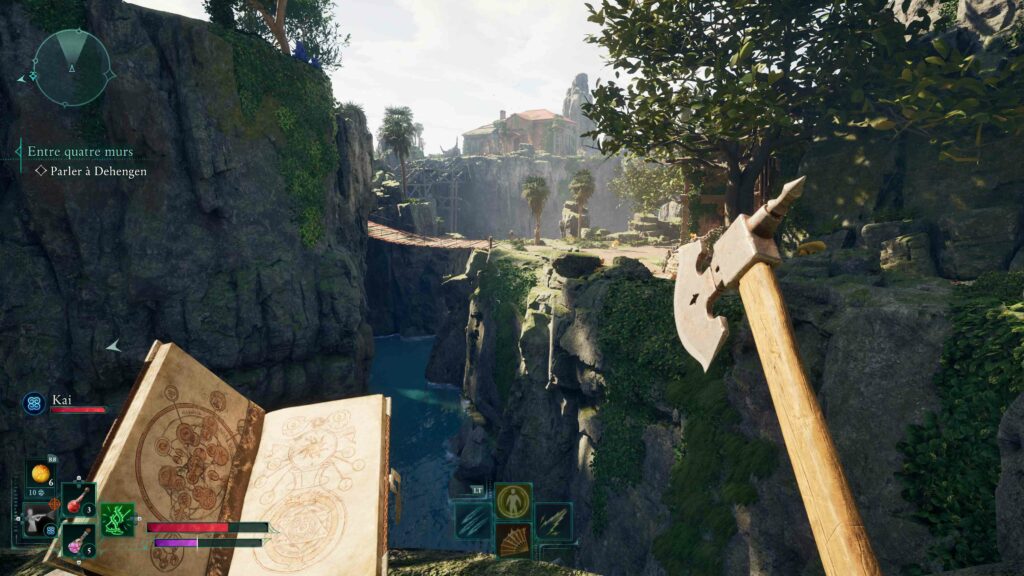Viewport: 1024px width, 576px height.
Task: Select the red health potion slot
Action: pyautogui.click(x=79, y=498)
